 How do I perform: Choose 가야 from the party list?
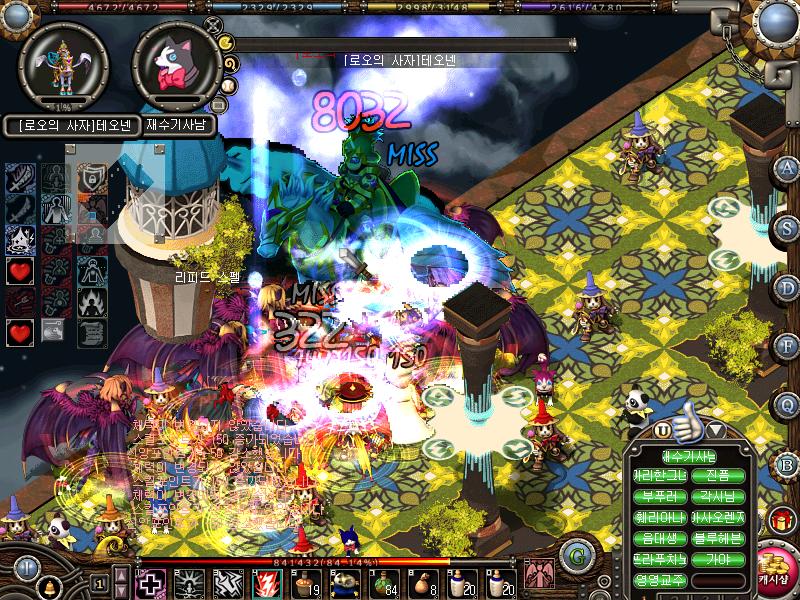[717, 558]
